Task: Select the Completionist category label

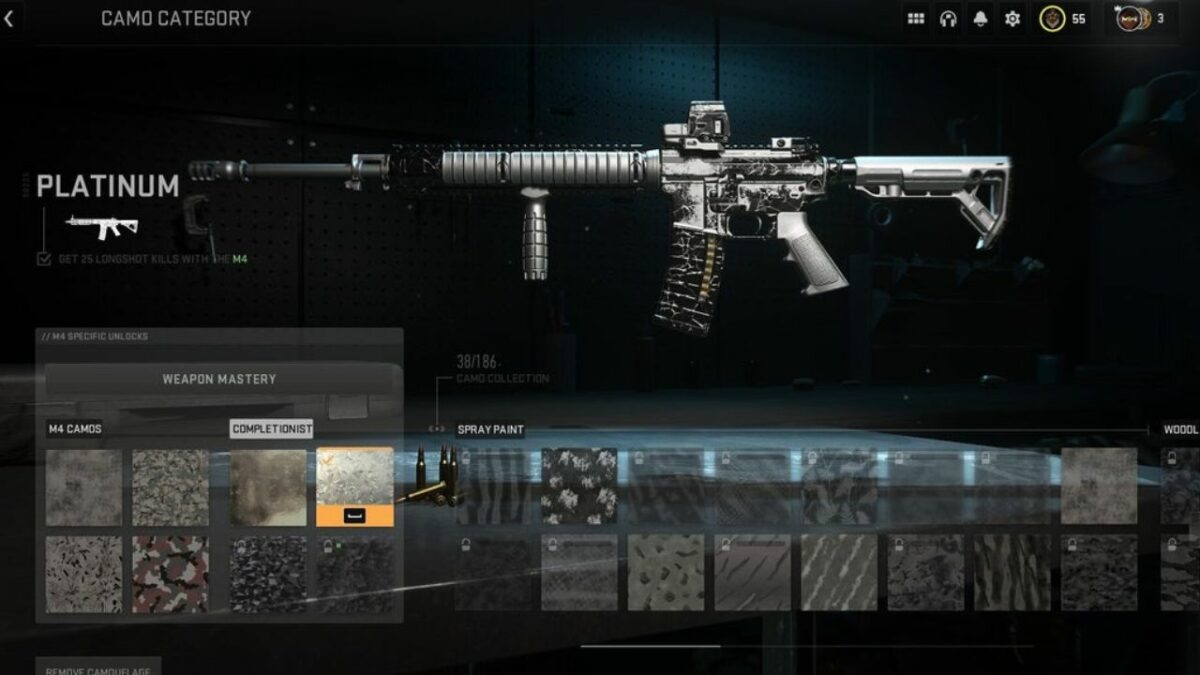Action: [x=271, y=430]
